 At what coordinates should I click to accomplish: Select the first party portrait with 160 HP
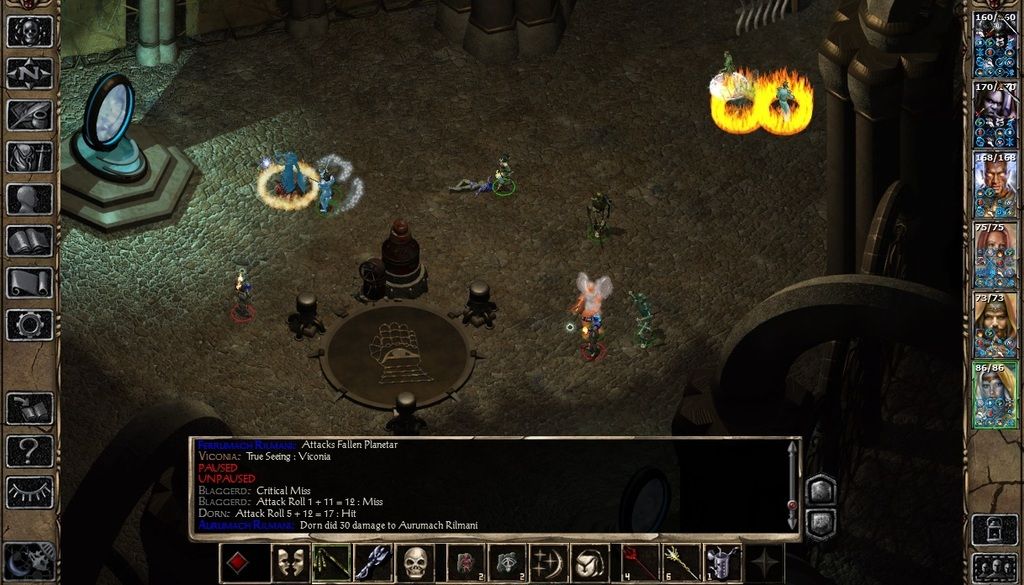[x=995, y=45]
